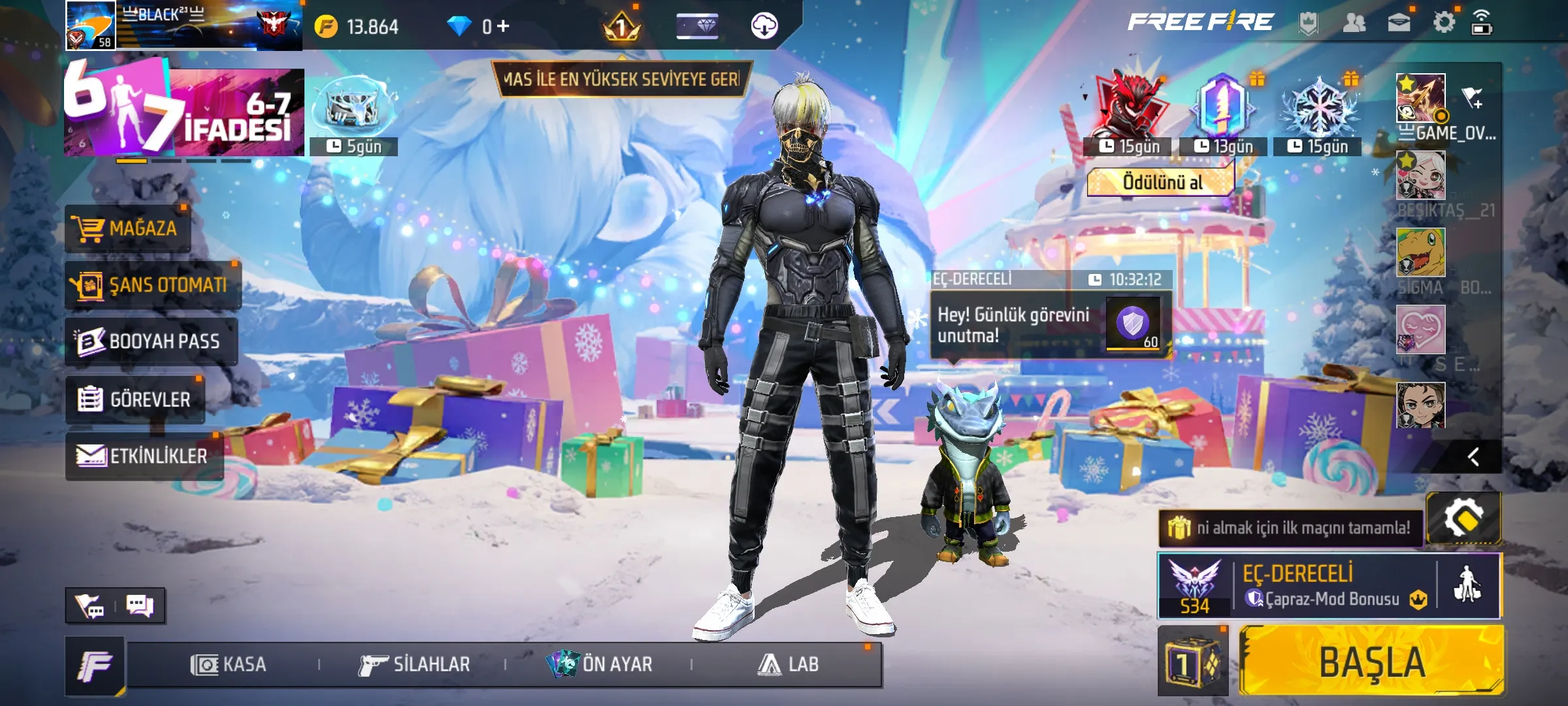Switch to the SİLAHLAR tab
The width and height of the screenshot is (1568, 706).
(414, 664)
